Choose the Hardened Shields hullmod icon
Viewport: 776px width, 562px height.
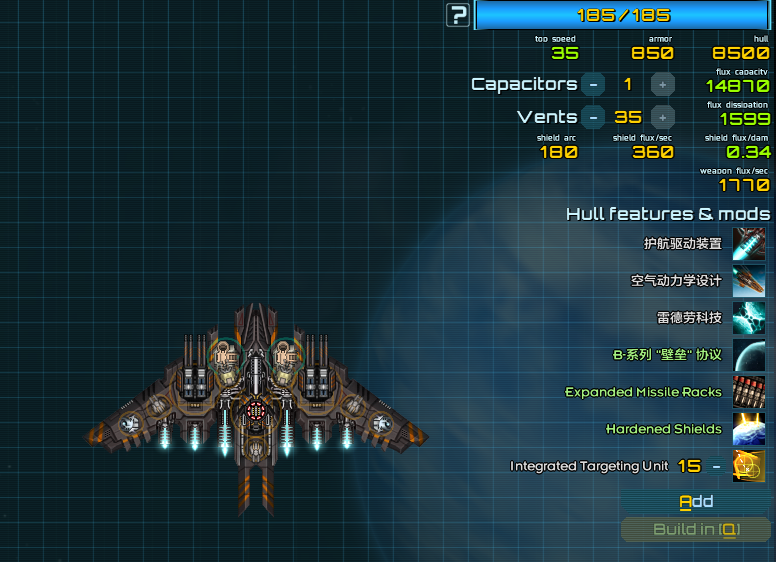(749, 429)
